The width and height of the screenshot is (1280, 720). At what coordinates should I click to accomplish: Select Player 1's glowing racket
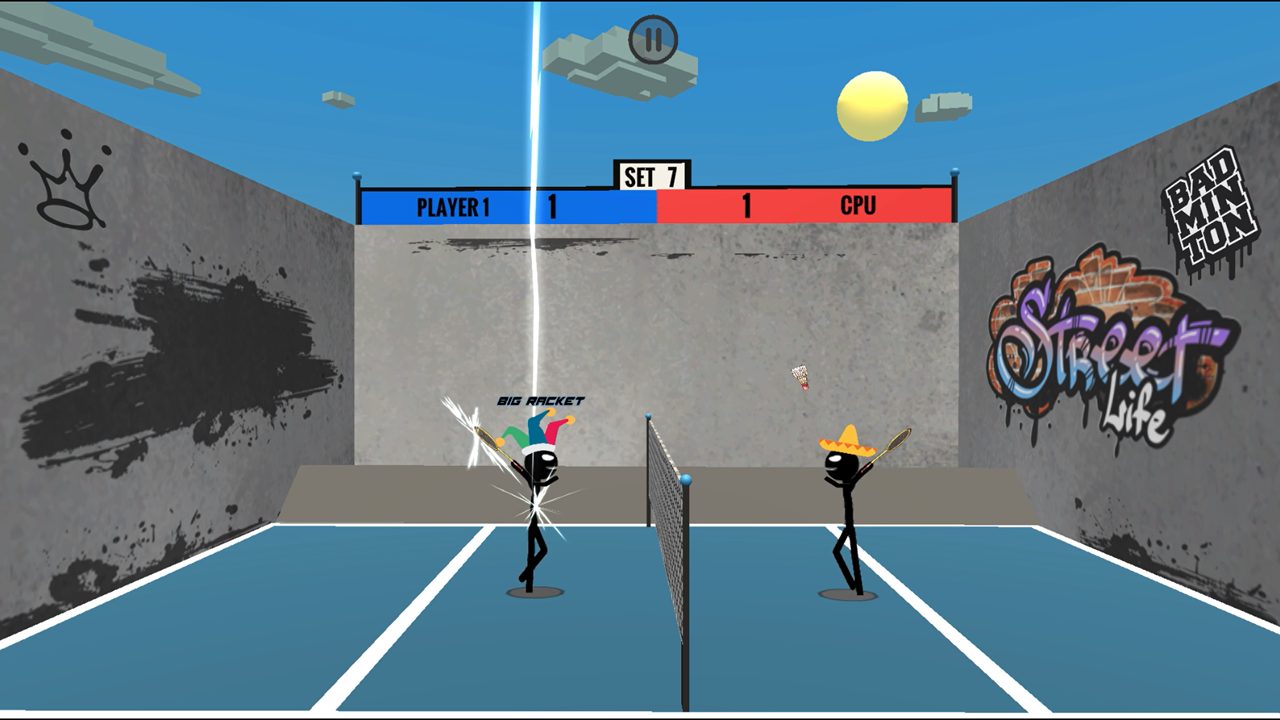point(483,437)
